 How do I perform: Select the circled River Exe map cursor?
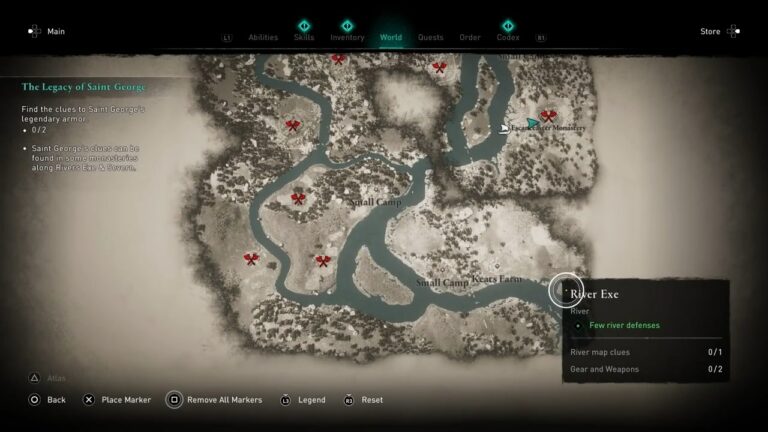[565, 289]
